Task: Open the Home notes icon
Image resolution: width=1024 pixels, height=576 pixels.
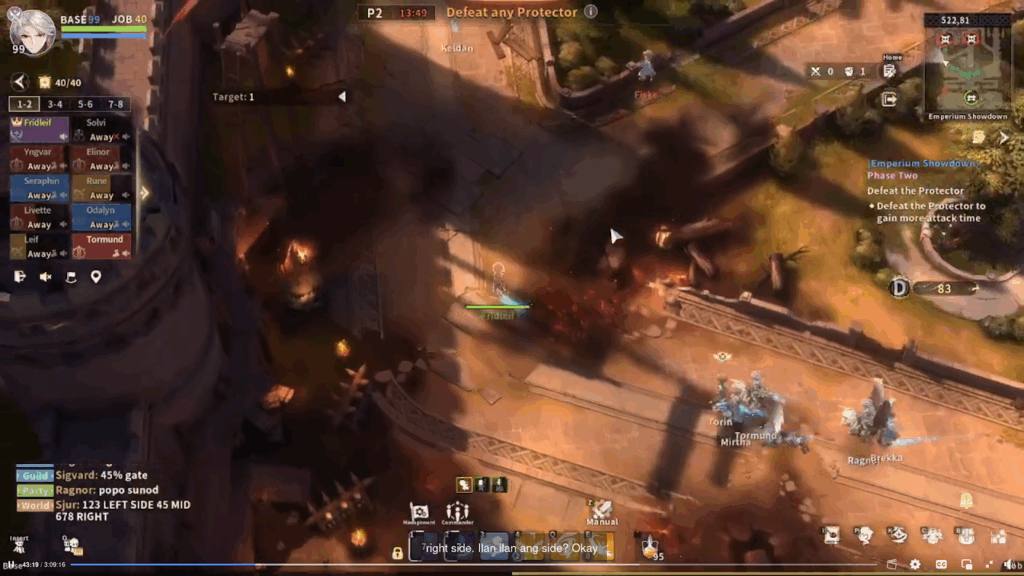Action: 889,70
